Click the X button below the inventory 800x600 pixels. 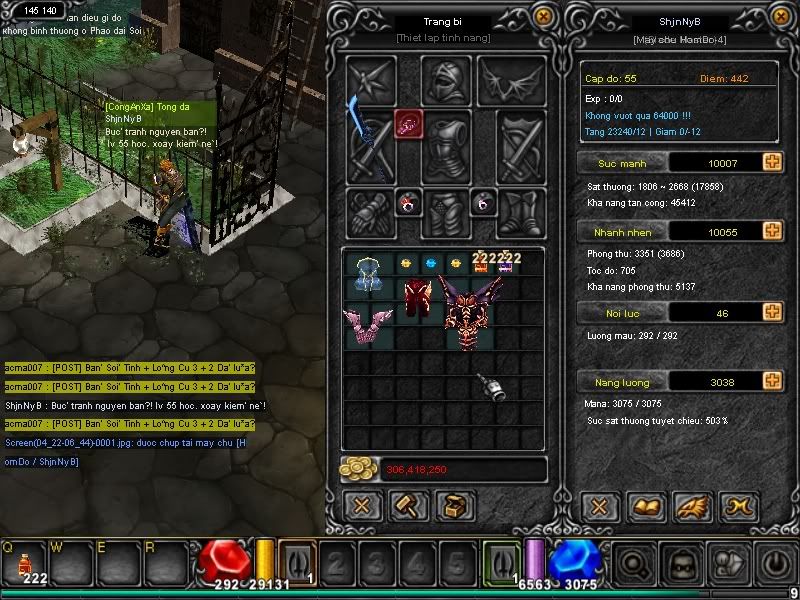pos(363,506)
